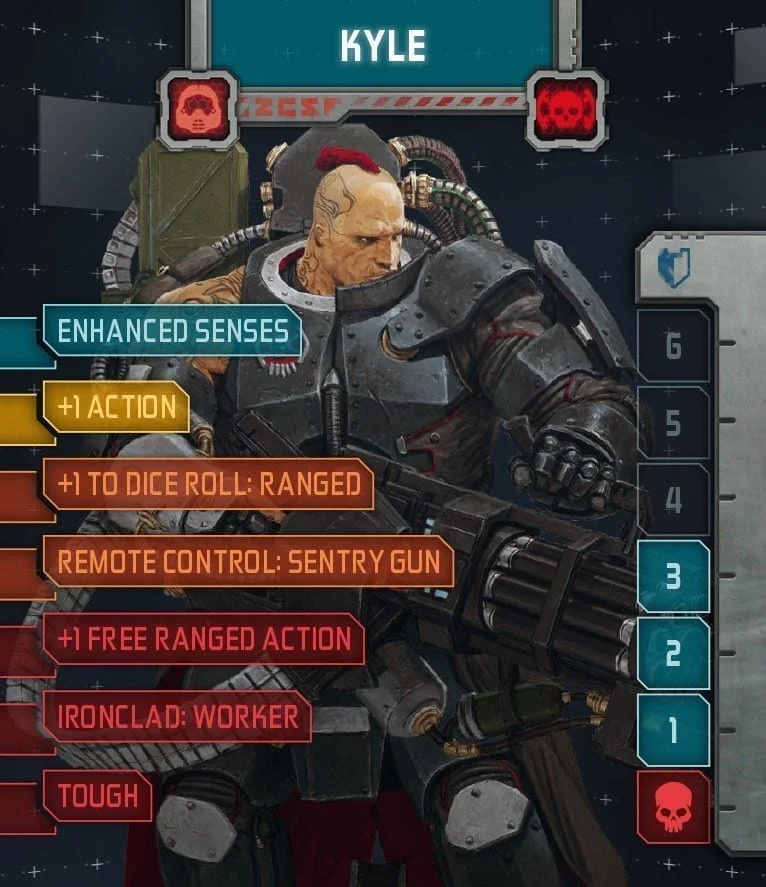This screenshot has width=766, height=887.
Task: Click level 6 on the armor track
Action: [673, 346]
